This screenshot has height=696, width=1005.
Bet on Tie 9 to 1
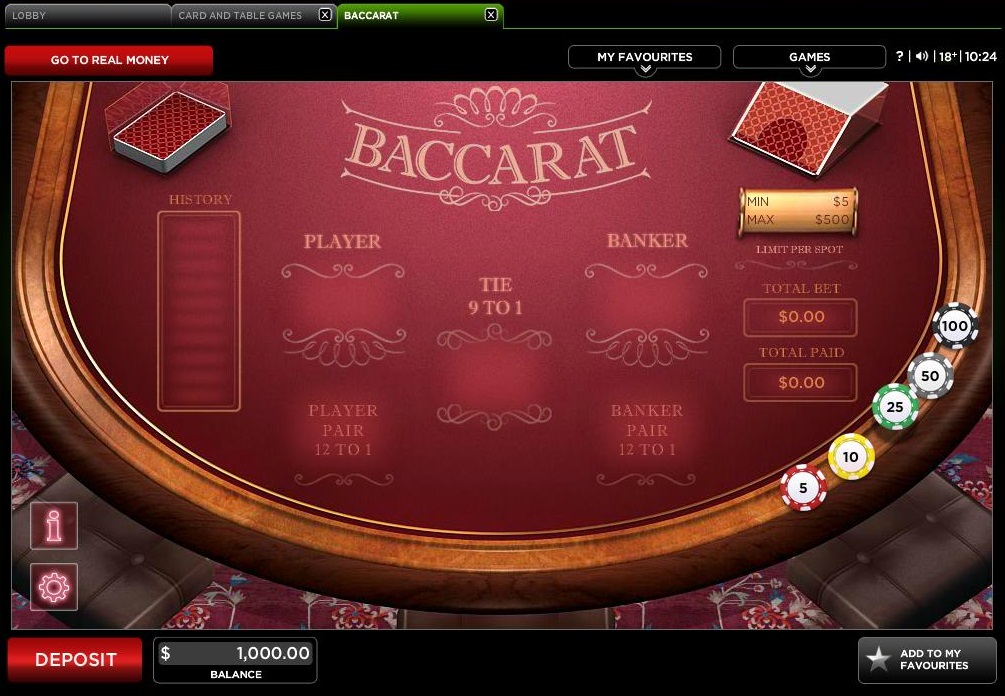(x=495, y=372)
